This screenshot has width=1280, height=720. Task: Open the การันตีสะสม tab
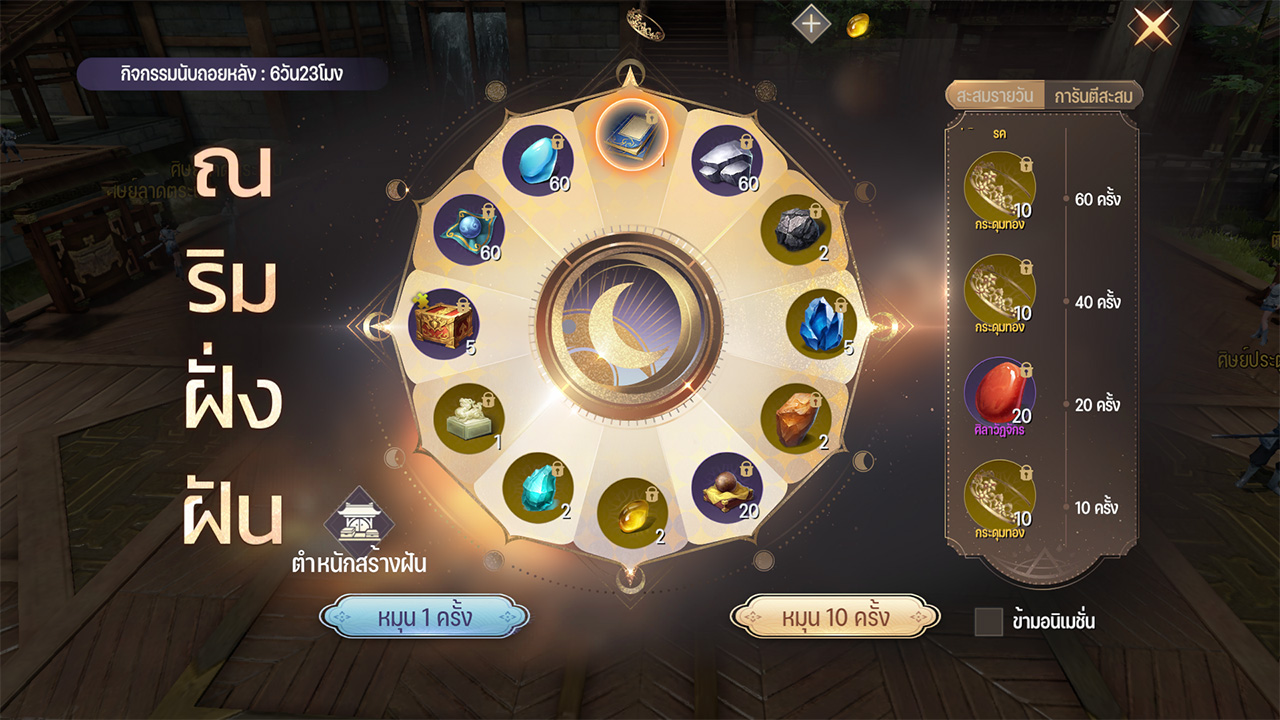pyautogui.click(x=1092, y=96)
